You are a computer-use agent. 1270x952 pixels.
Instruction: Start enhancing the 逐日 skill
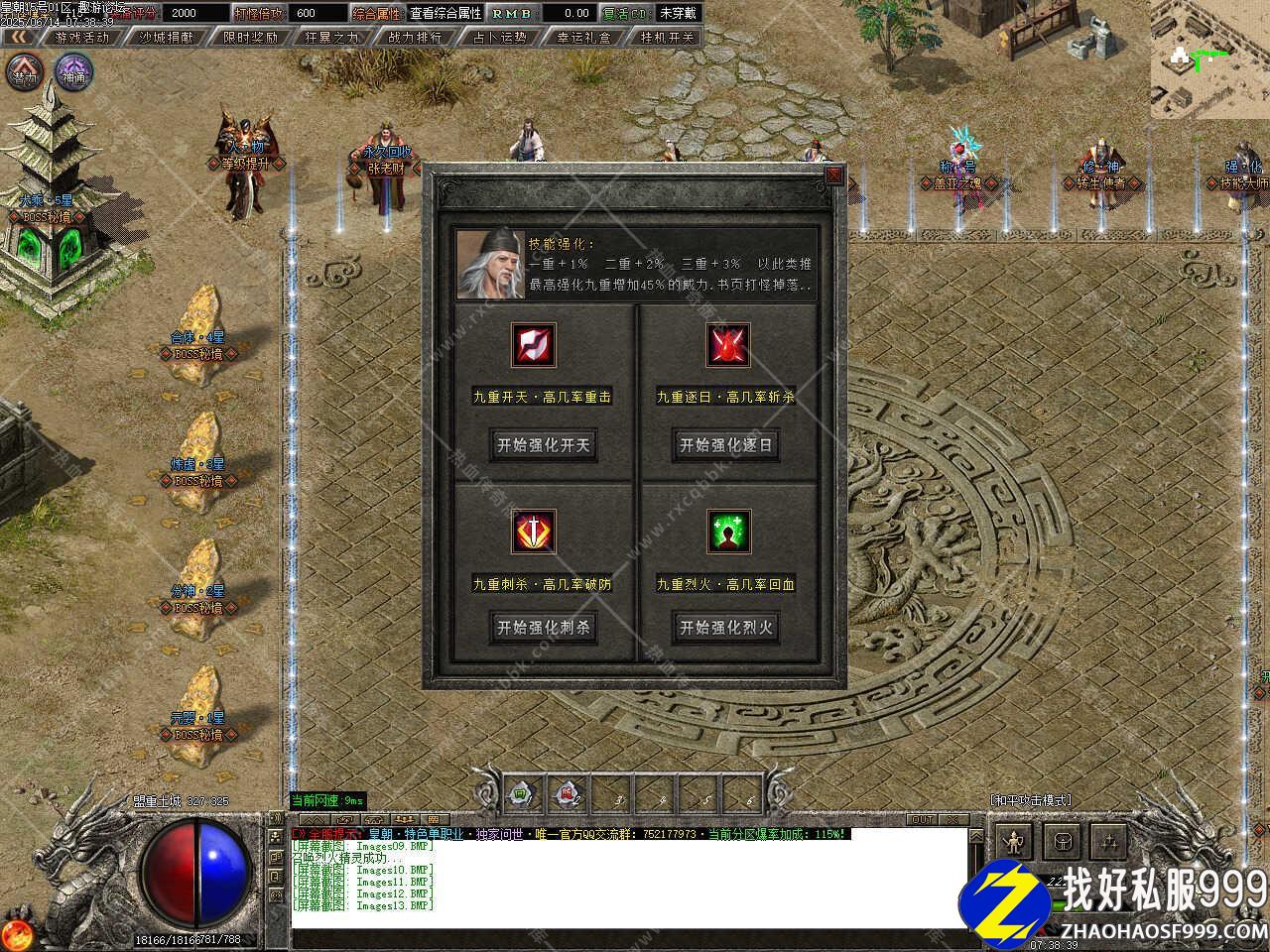[x=725, y=445]
